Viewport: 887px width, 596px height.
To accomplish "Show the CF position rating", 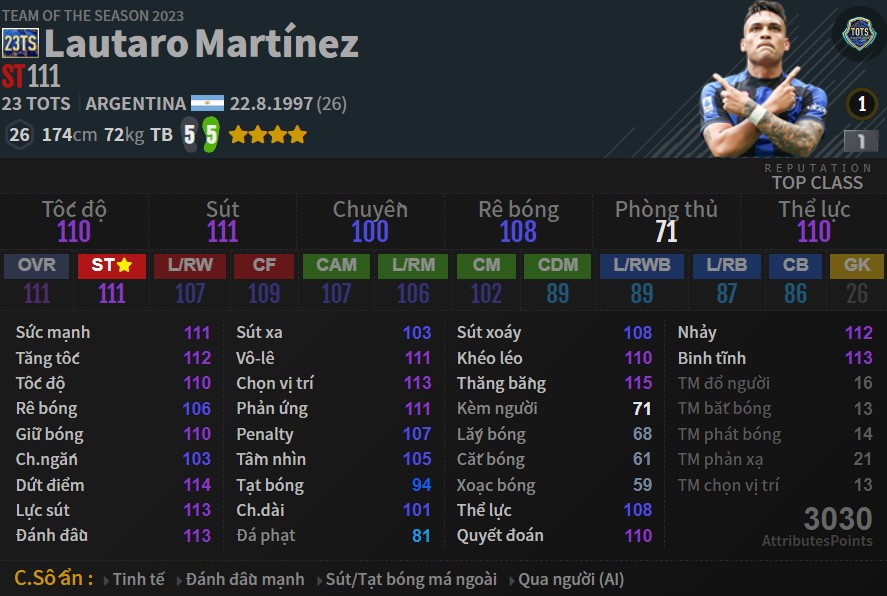I will click(264, 266).
